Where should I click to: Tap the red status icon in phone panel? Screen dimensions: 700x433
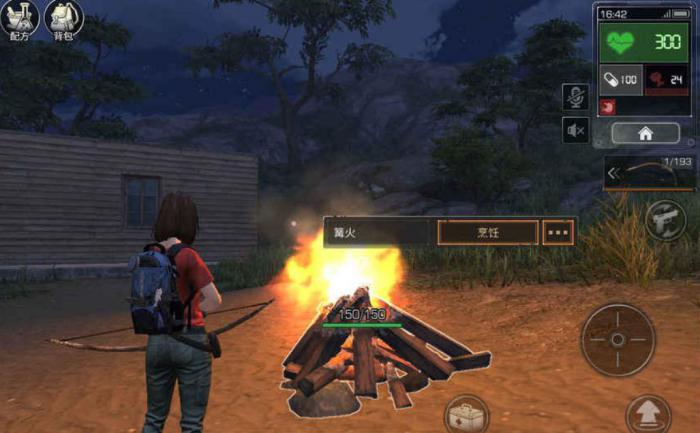(x=605, y=105)
